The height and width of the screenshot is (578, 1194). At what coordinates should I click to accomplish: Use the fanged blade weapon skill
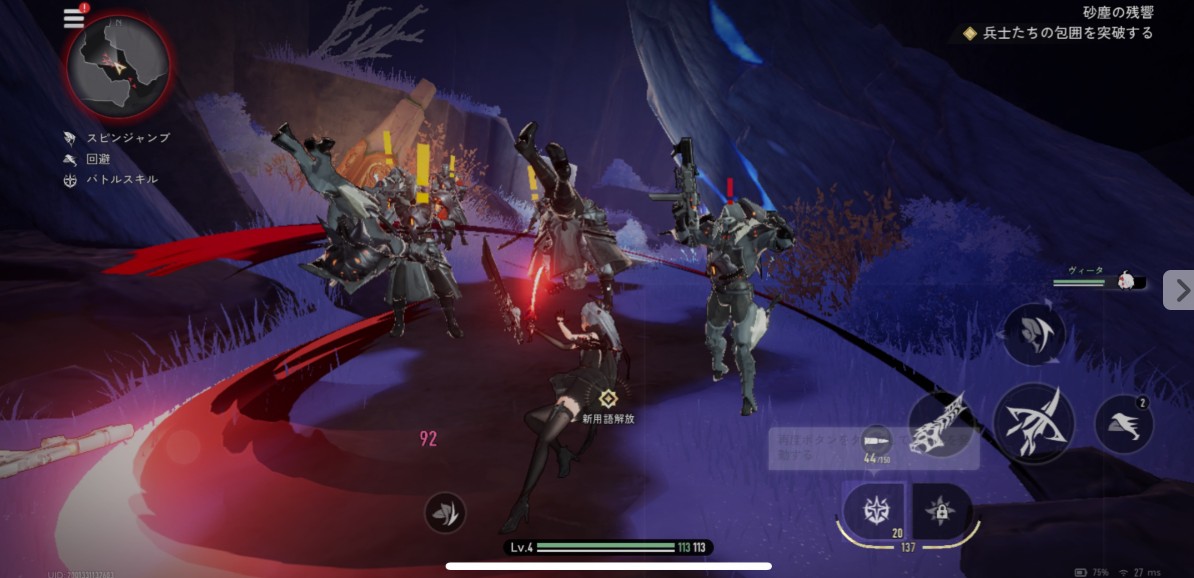tap(941, 424)
